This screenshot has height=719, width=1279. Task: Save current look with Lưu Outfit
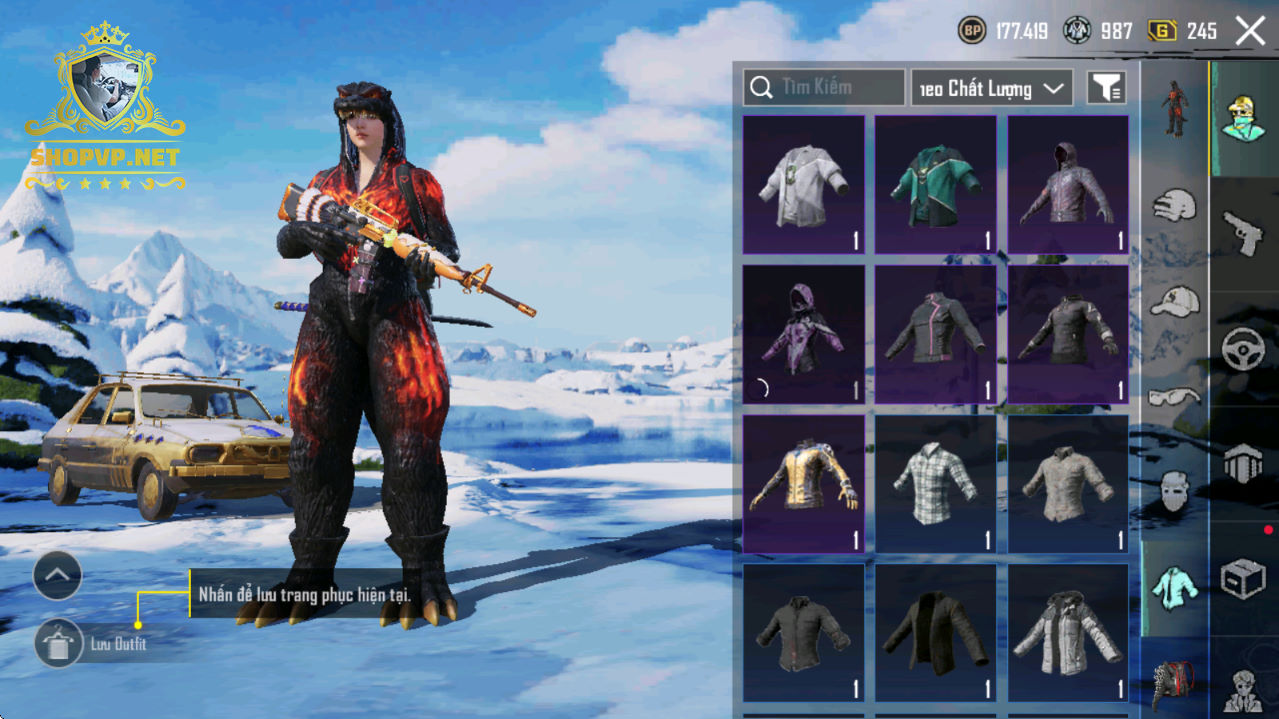coord(60,643)
